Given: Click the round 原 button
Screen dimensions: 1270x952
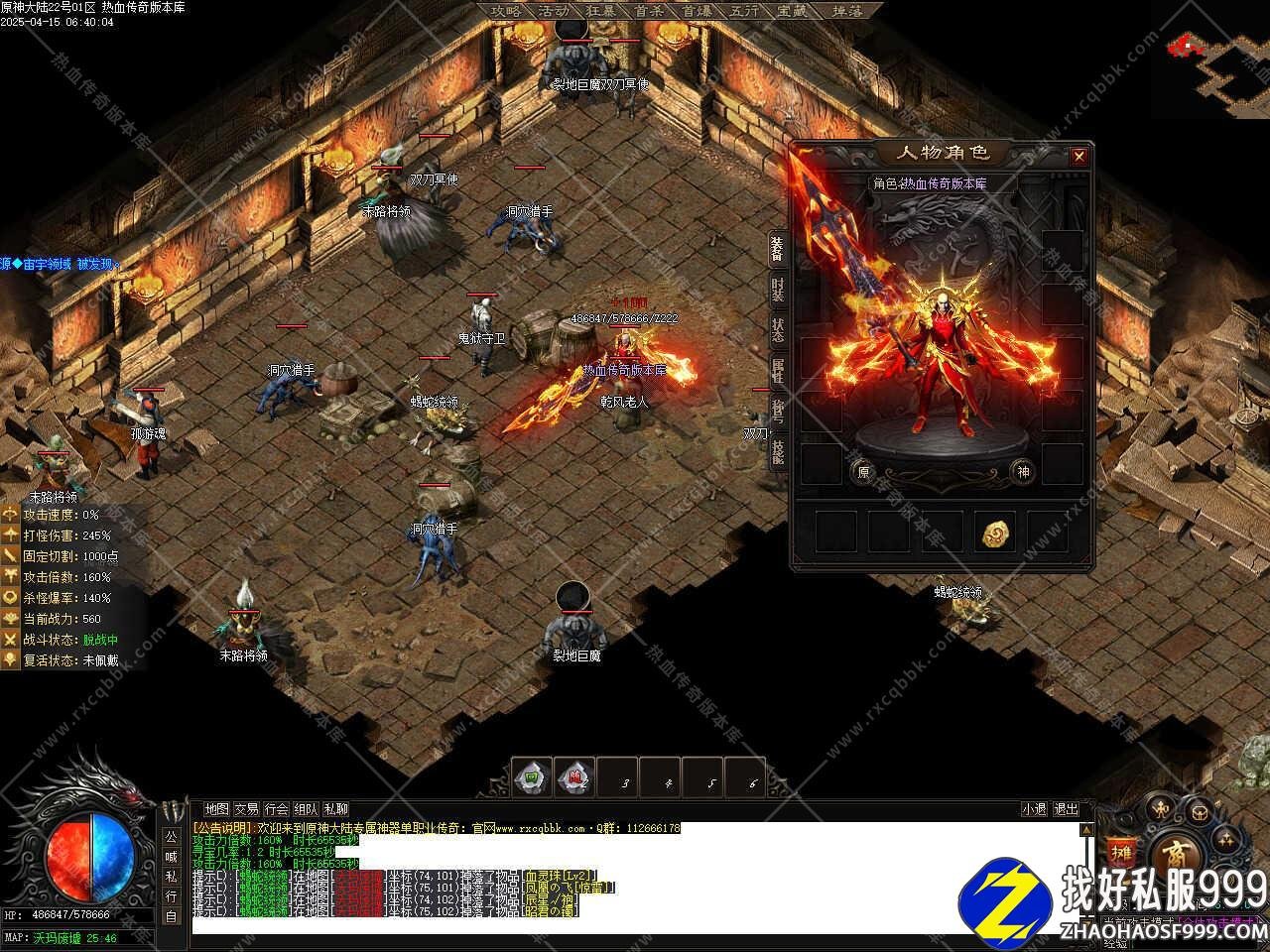Looking at the screenshot, I should [863, 472].
